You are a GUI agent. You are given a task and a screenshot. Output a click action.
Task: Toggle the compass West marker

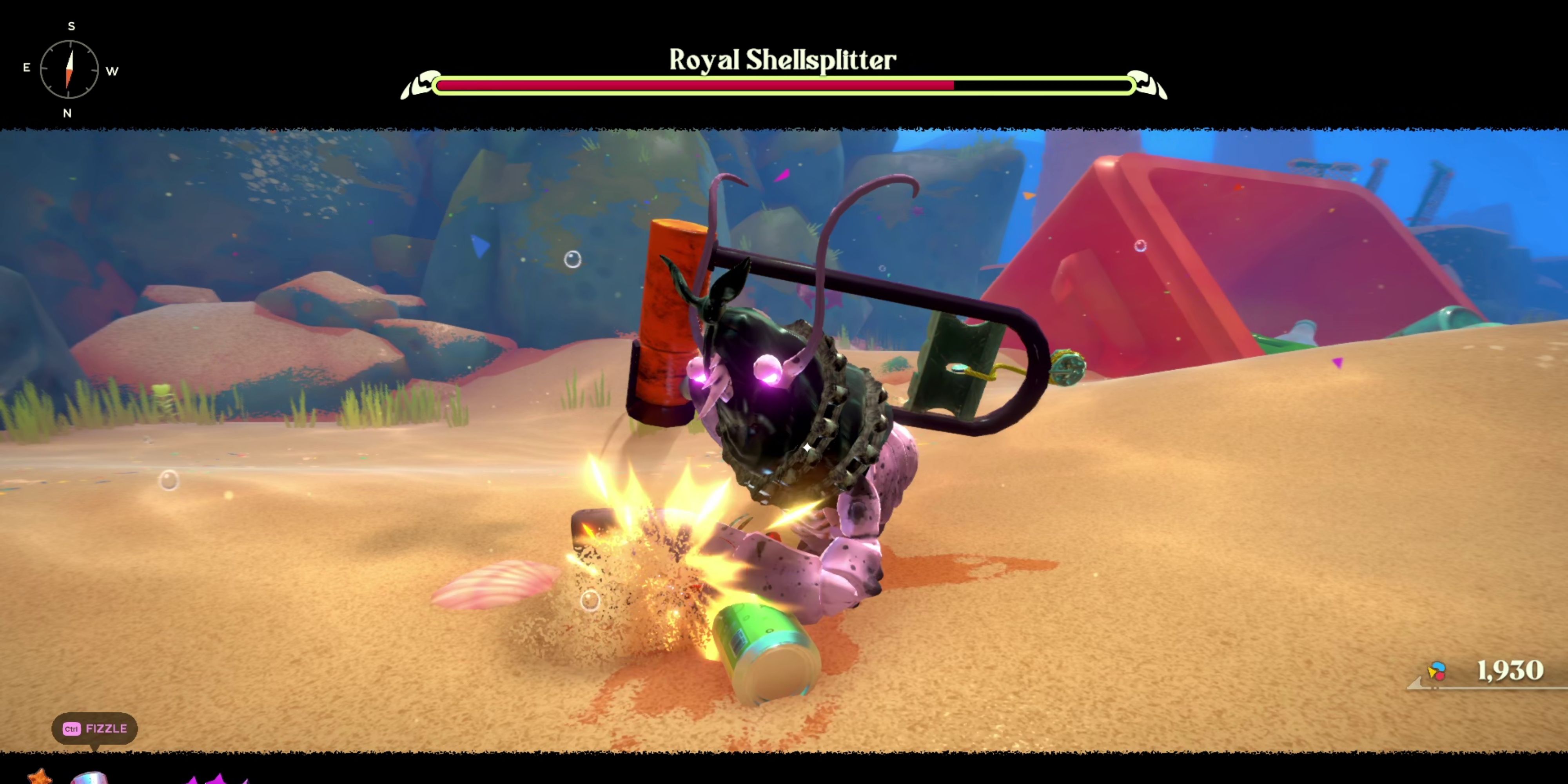pyautogui.click(x=111, y=71)
